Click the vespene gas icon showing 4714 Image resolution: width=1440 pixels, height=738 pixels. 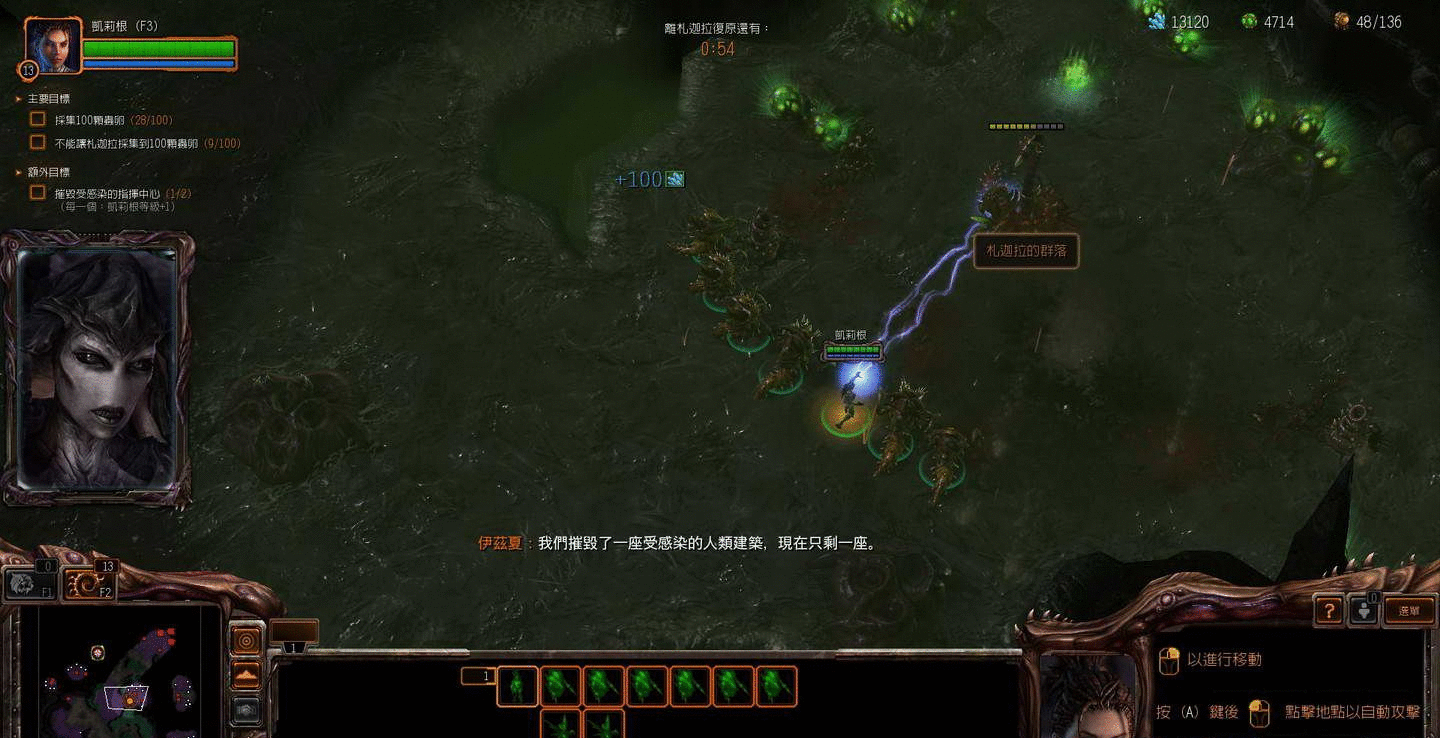1248,20
